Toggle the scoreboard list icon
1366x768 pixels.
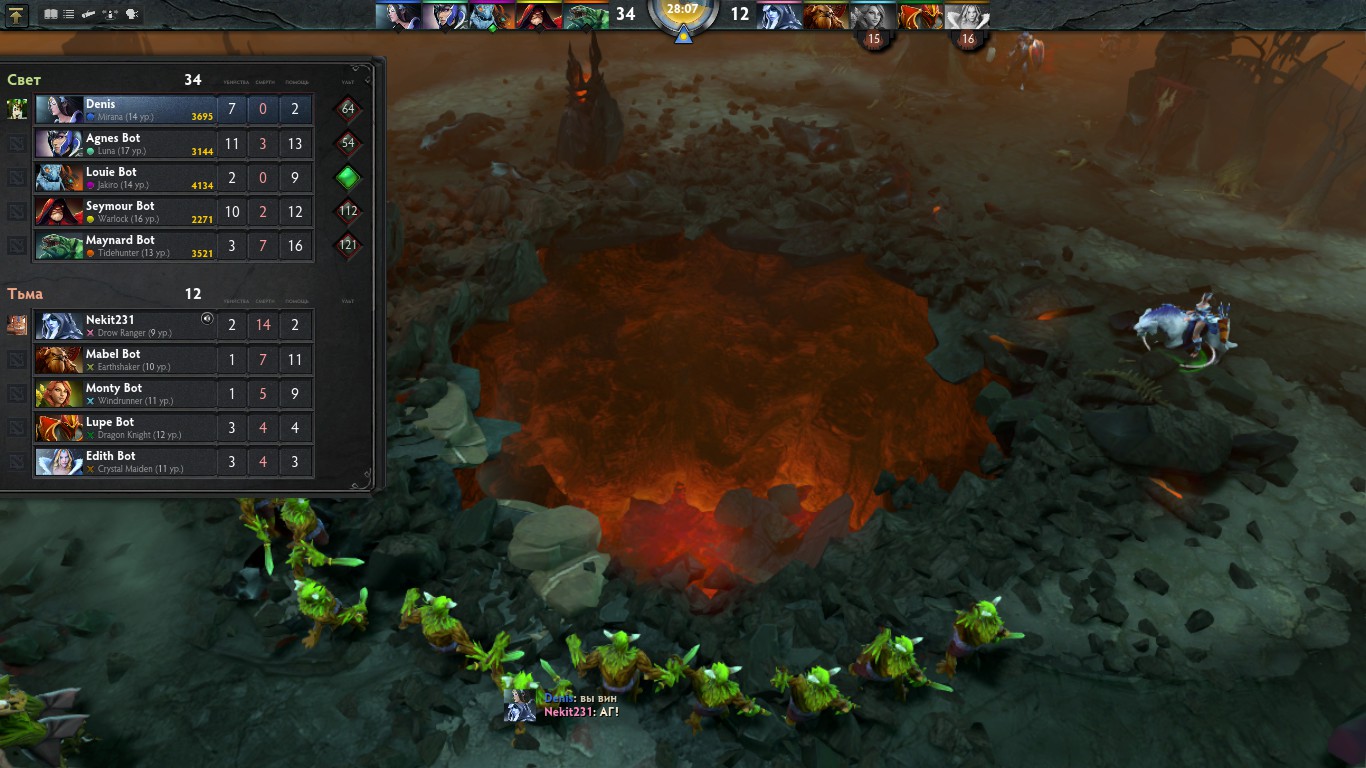click(x=68, y=14)
